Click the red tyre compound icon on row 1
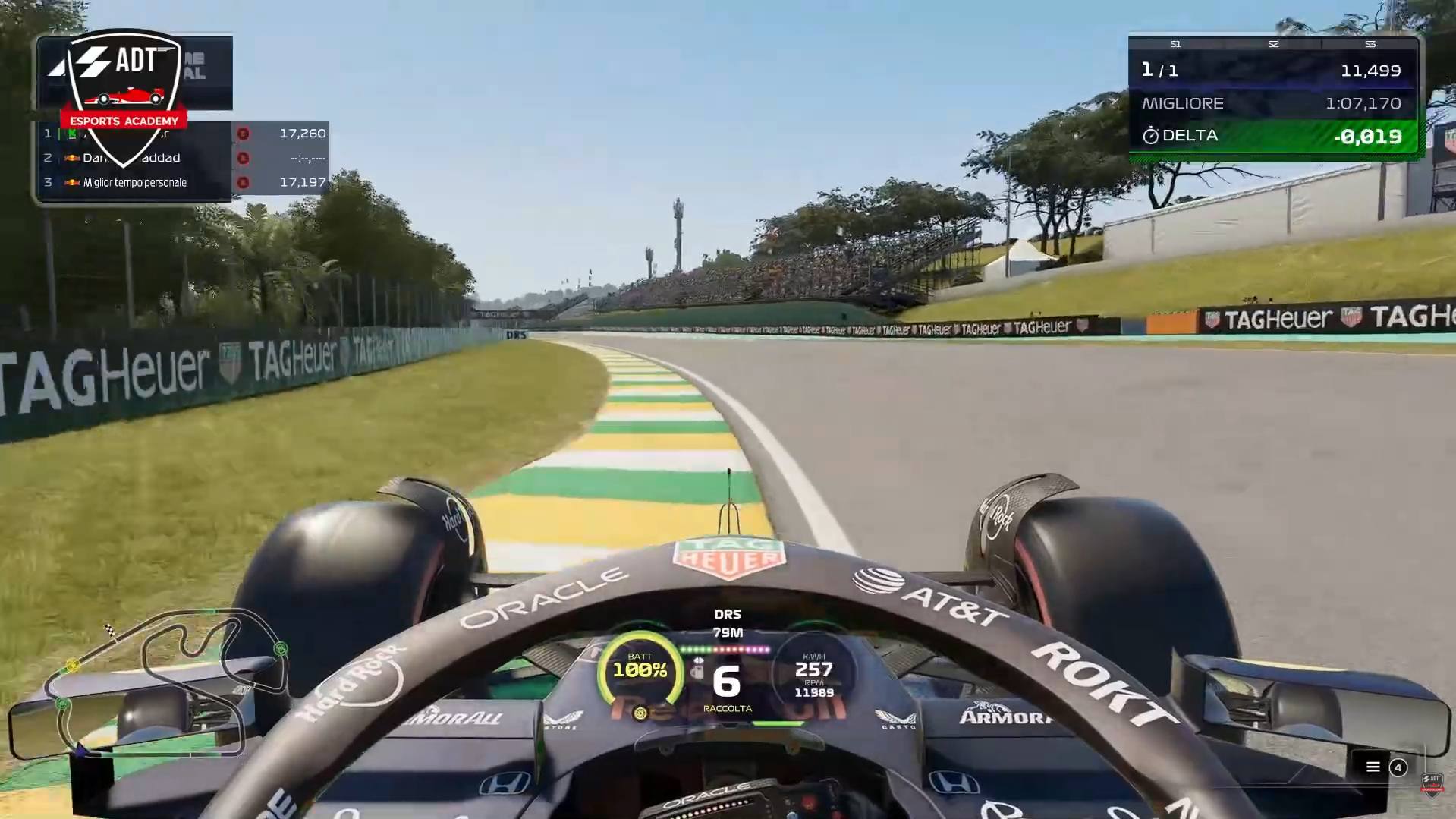Viewport: 1456px width, 819px height. tap(243, 134)
